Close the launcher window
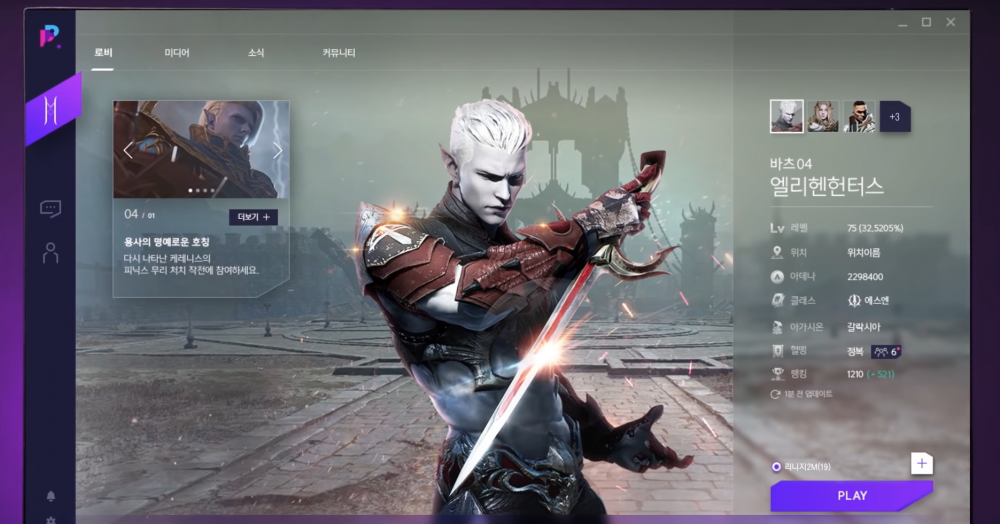Viewport: 1000px width, 524px height. [951, 22]
